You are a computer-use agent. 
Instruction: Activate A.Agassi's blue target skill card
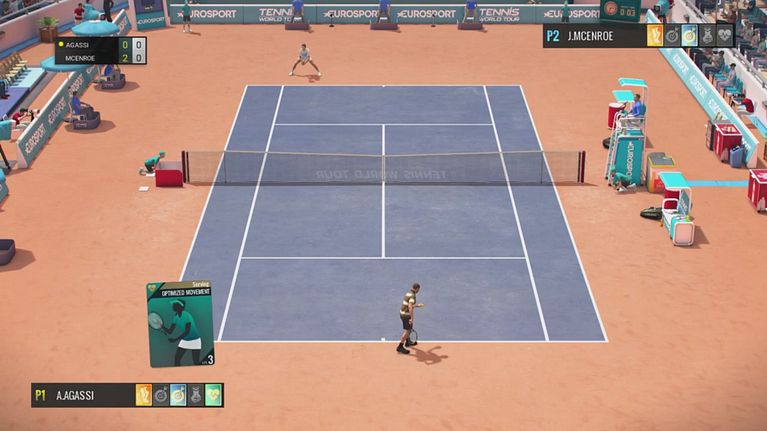(178, 395)
